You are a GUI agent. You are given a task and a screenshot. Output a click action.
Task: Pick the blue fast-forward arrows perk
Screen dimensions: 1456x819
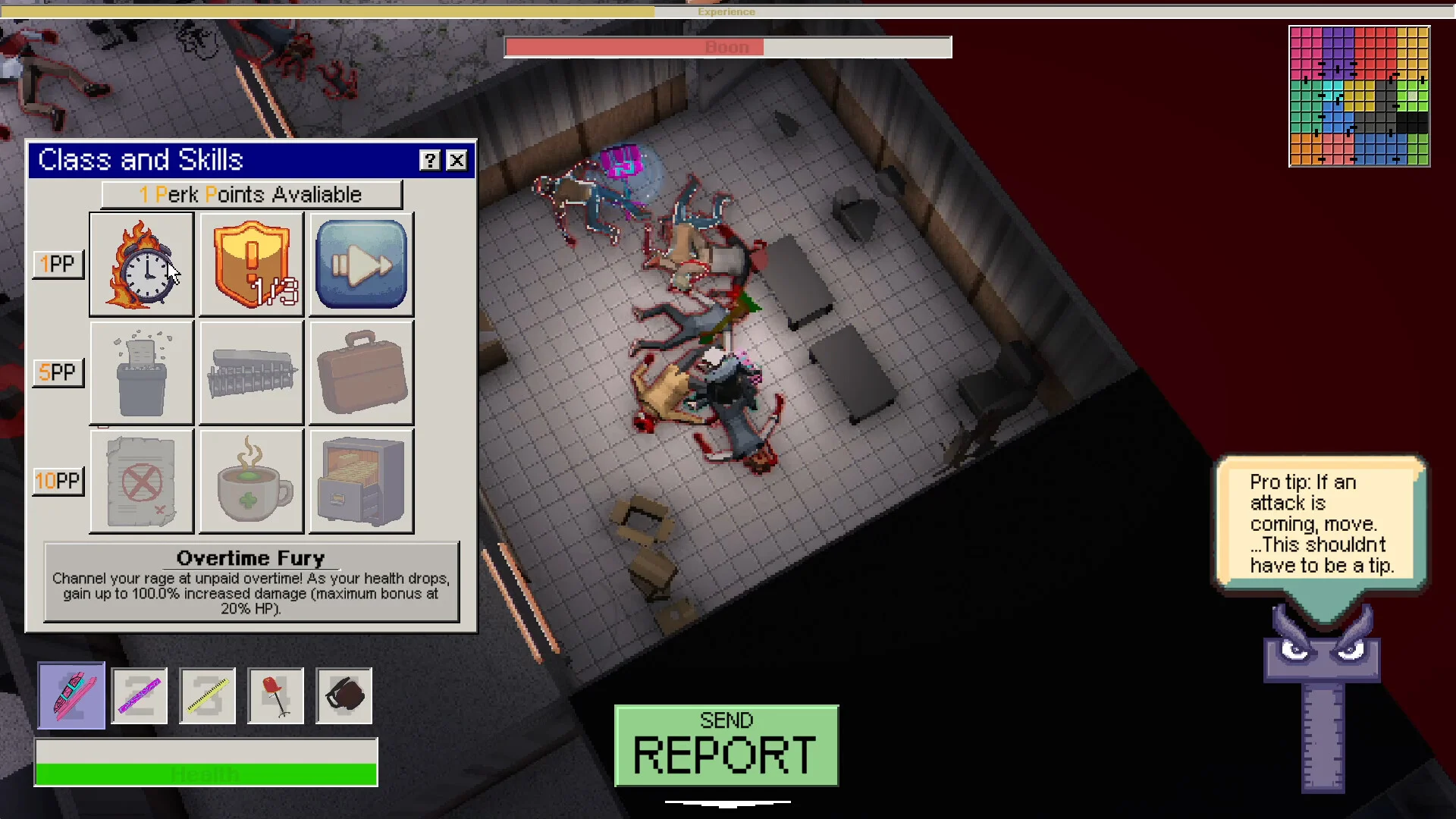coord(361,264)
